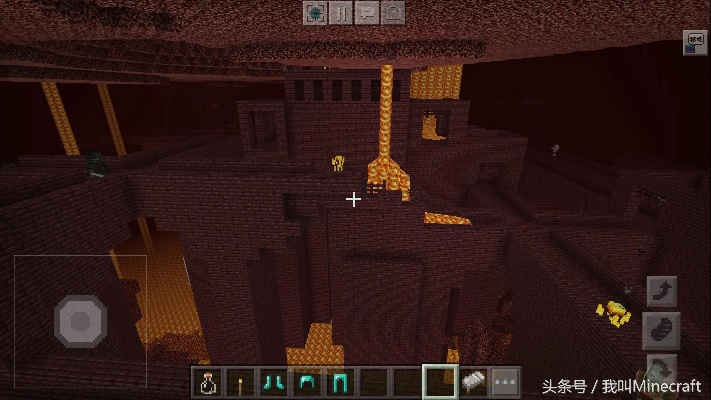Choose the diamond boots hotbar slot
Image resolution: width=711 pixels, height=400 pixels.
click(273, 381)
